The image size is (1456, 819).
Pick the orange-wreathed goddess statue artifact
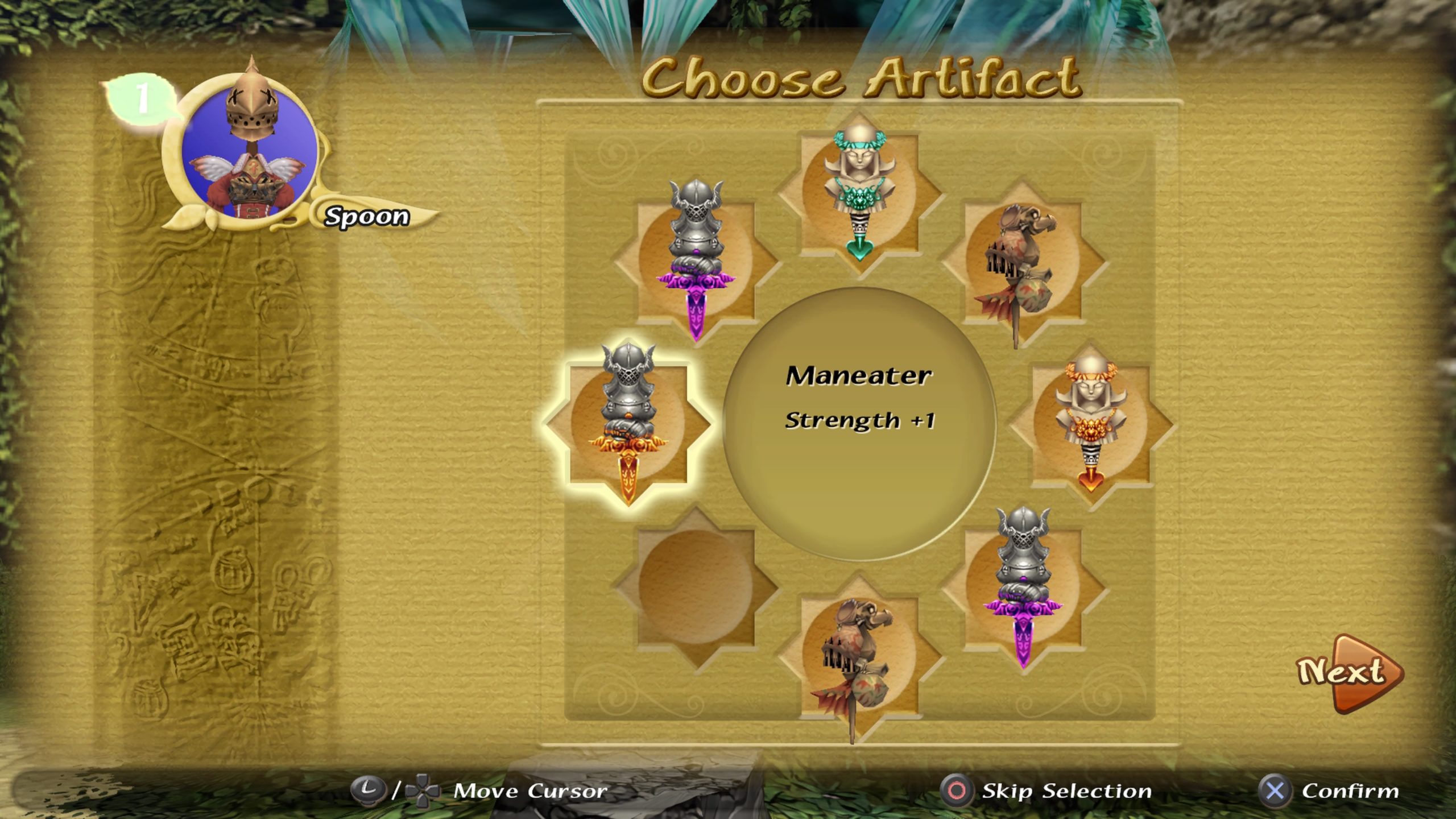click(1090, 423)
